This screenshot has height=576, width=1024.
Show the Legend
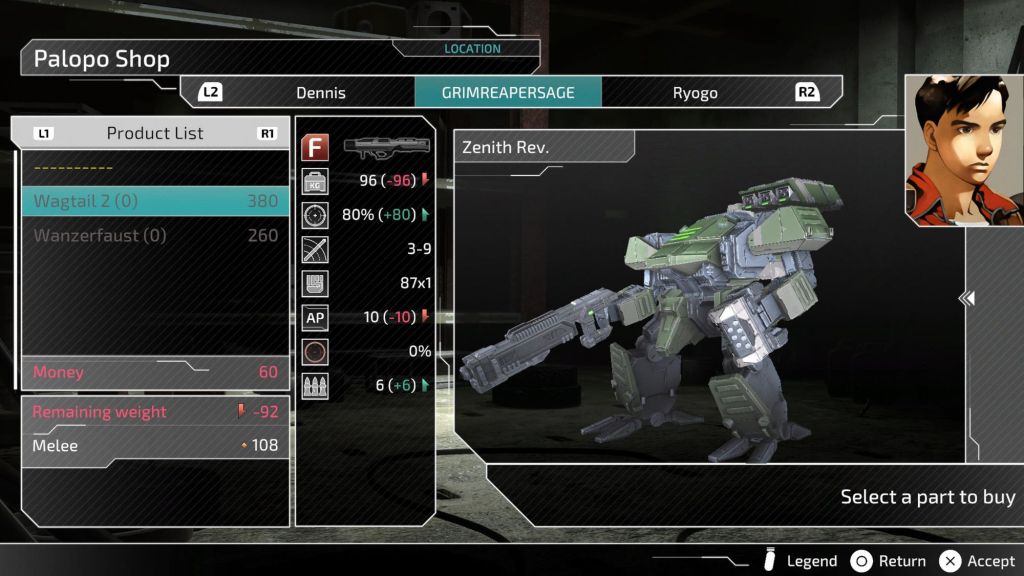800,561
